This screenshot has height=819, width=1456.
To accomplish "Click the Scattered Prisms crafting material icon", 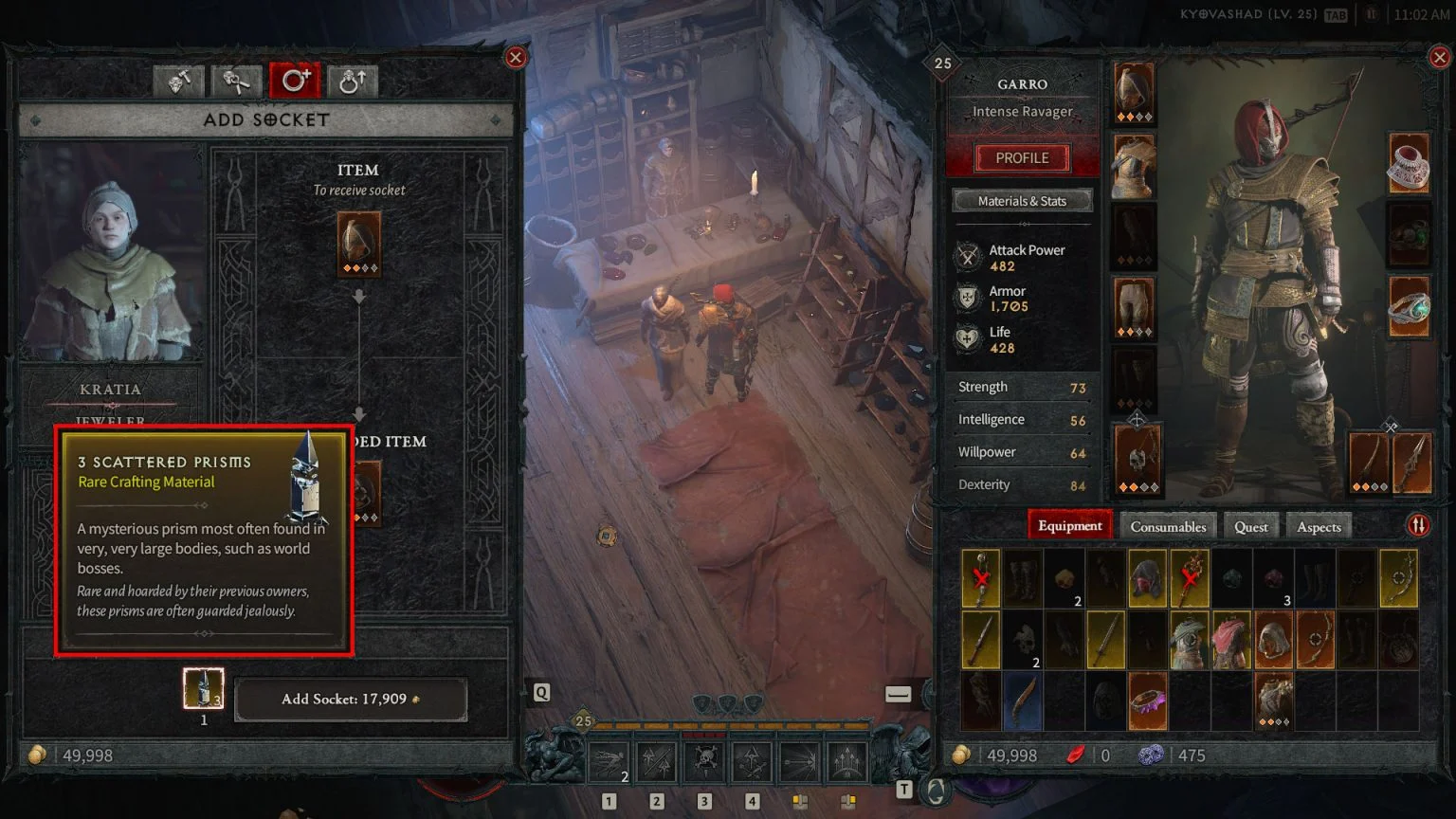I will click(202, 688).
